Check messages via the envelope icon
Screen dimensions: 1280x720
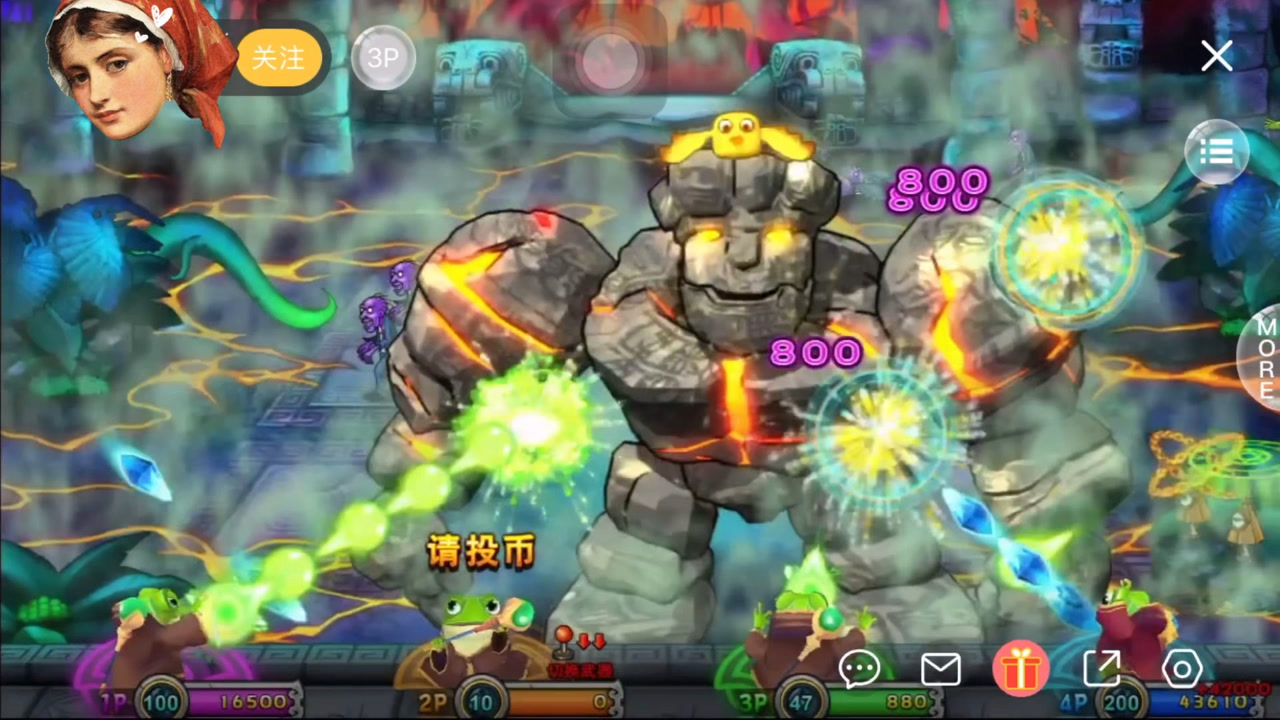pyautogui.click(x=940, y=669)
